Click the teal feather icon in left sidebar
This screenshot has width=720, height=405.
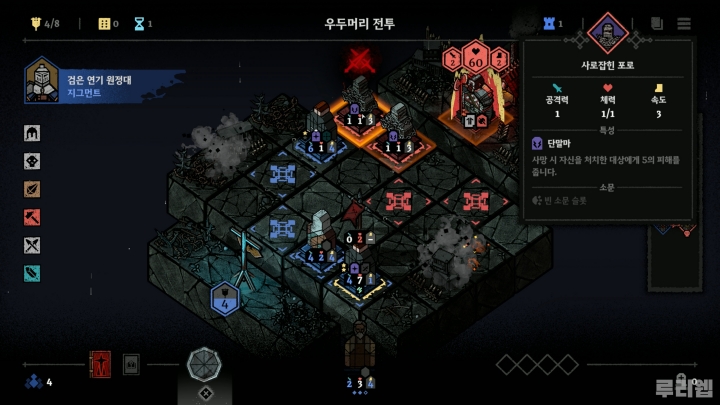pos(32,273)
